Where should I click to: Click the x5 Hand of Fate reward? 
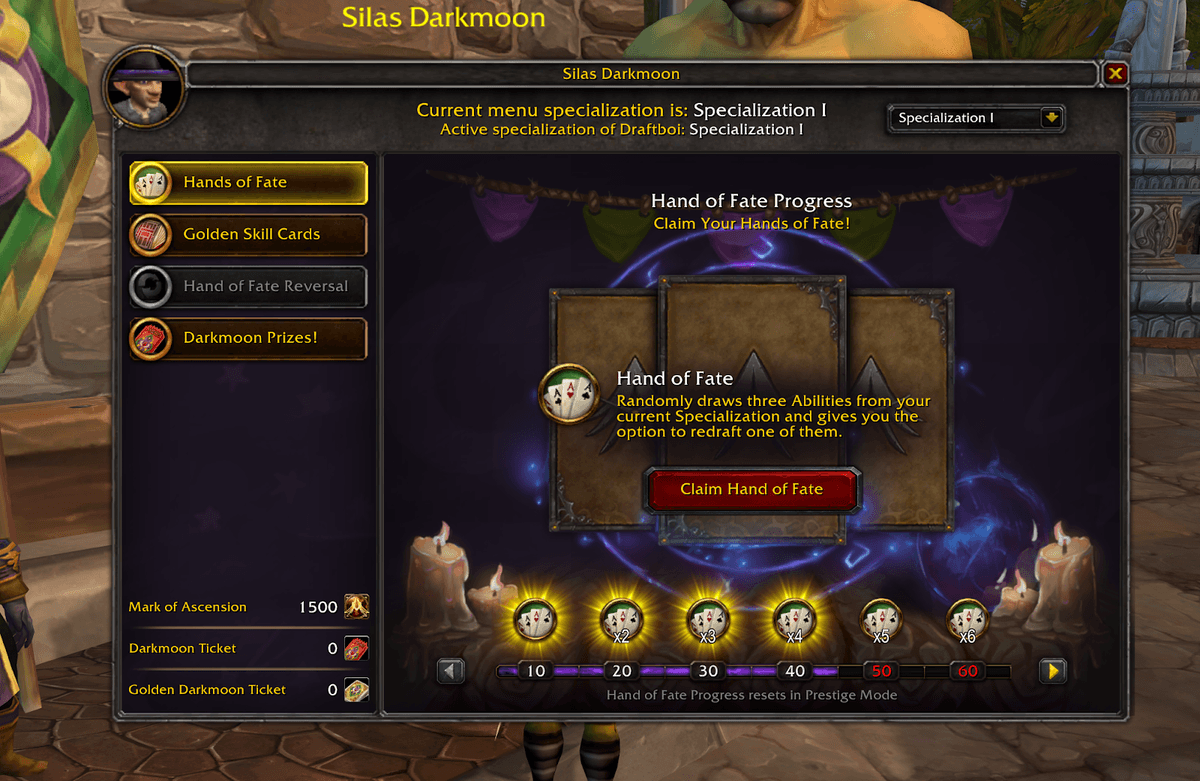click(881, 620)
